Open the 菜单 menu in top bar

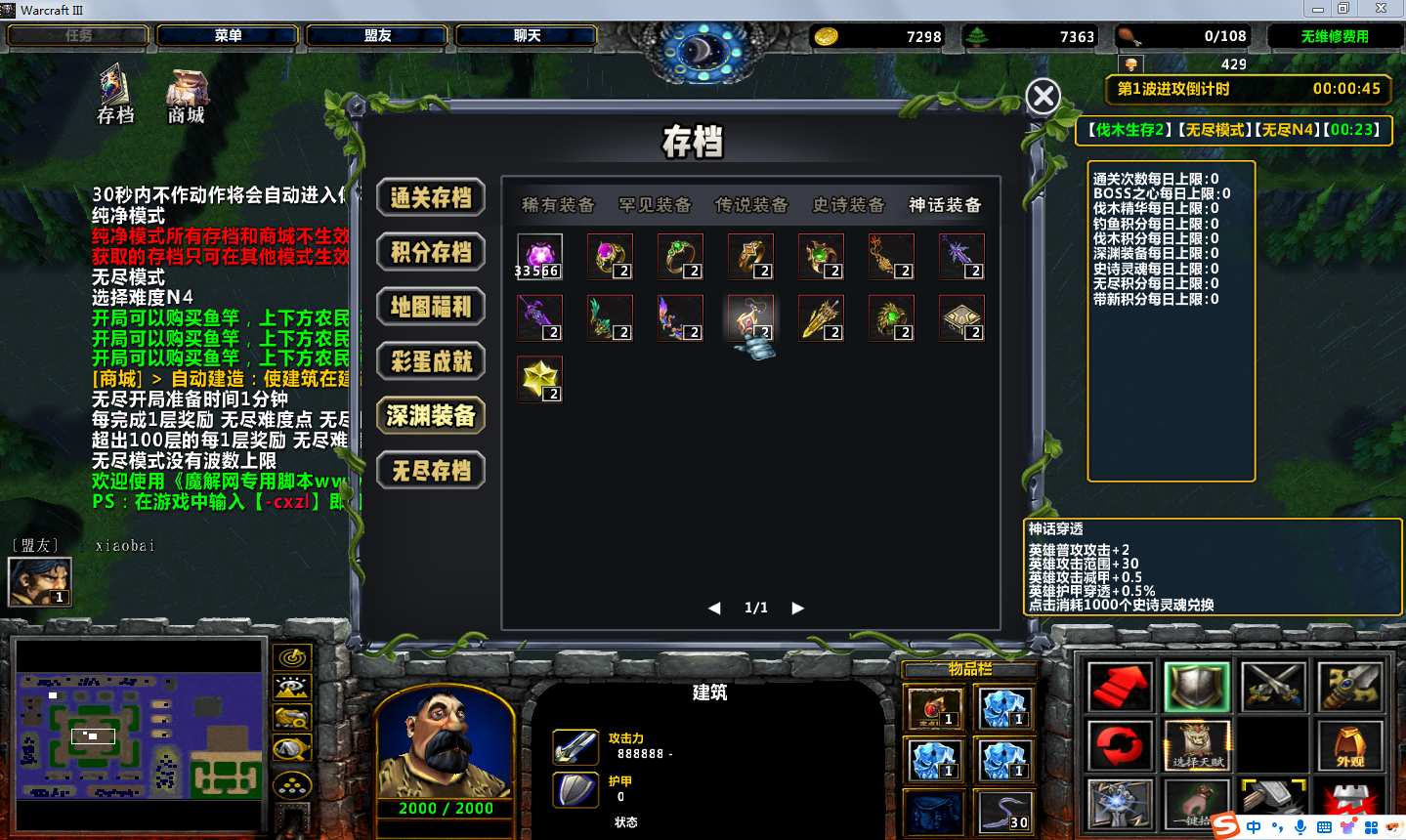click(x=228, y=36)
